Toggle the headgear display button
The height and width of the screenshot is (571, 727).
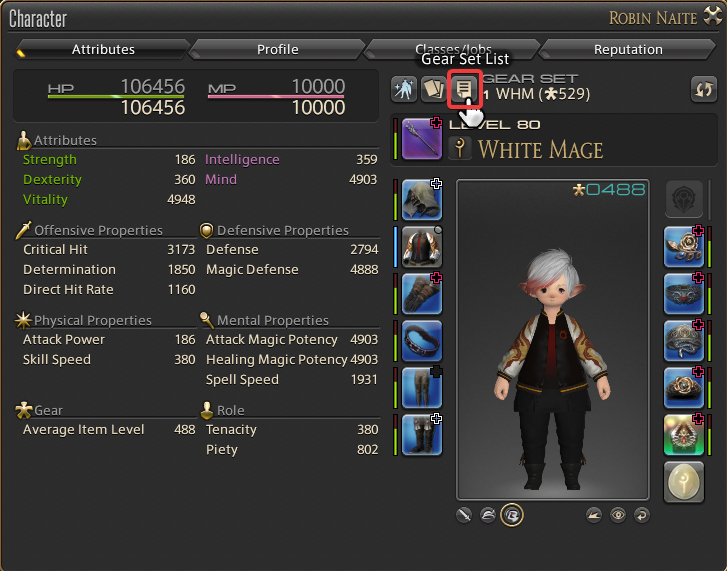[x=488, y=515]
